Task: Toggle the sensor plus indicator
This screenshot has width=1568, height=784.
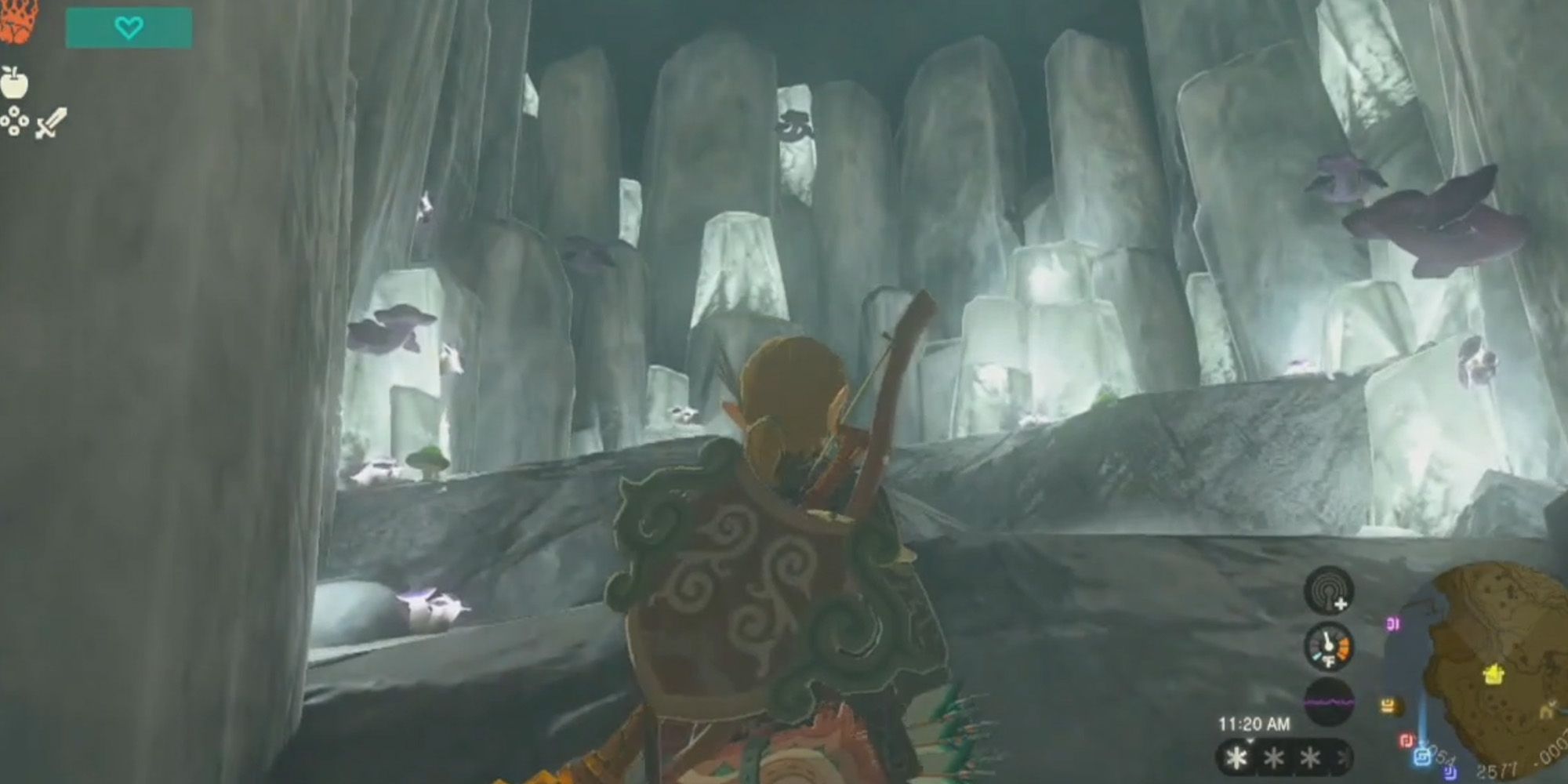Action: pyautogui.click(x=1340, y=604)
